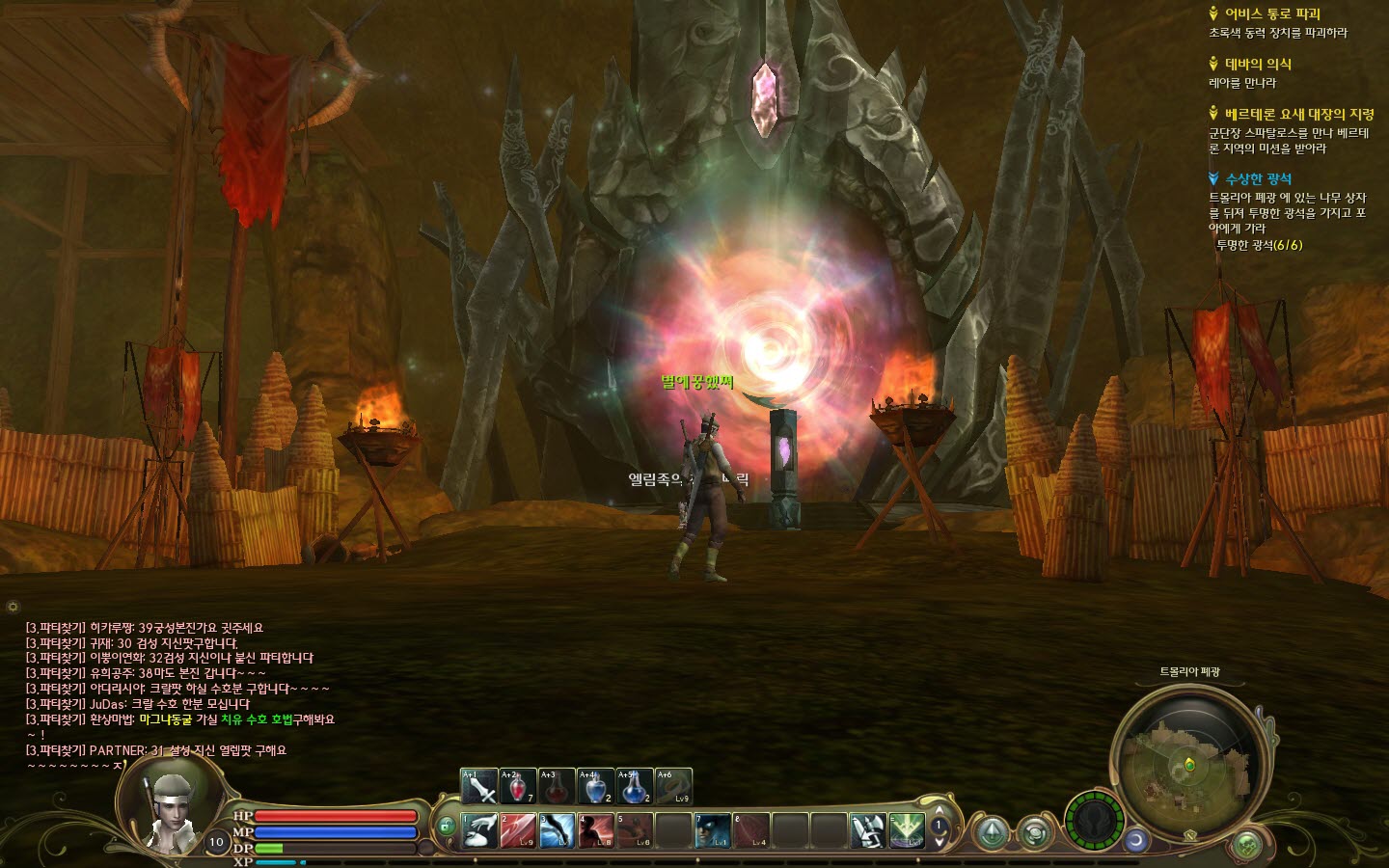Image resolution: width=1389 pixels, height=868 pixels.
Task: Toggle the green hotbar lock button
Action: [x=446, y=827]
